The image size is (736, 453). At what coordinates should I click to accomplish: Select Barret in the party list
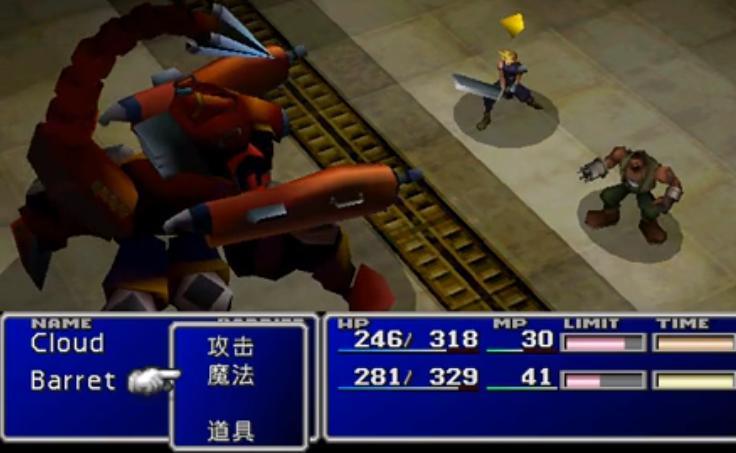coord(73,381)
